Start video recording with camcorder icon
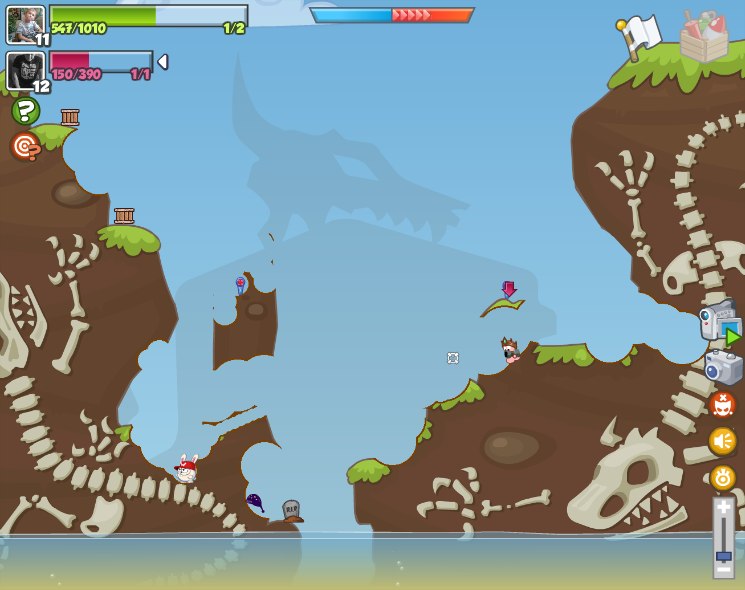 point(720,324)
